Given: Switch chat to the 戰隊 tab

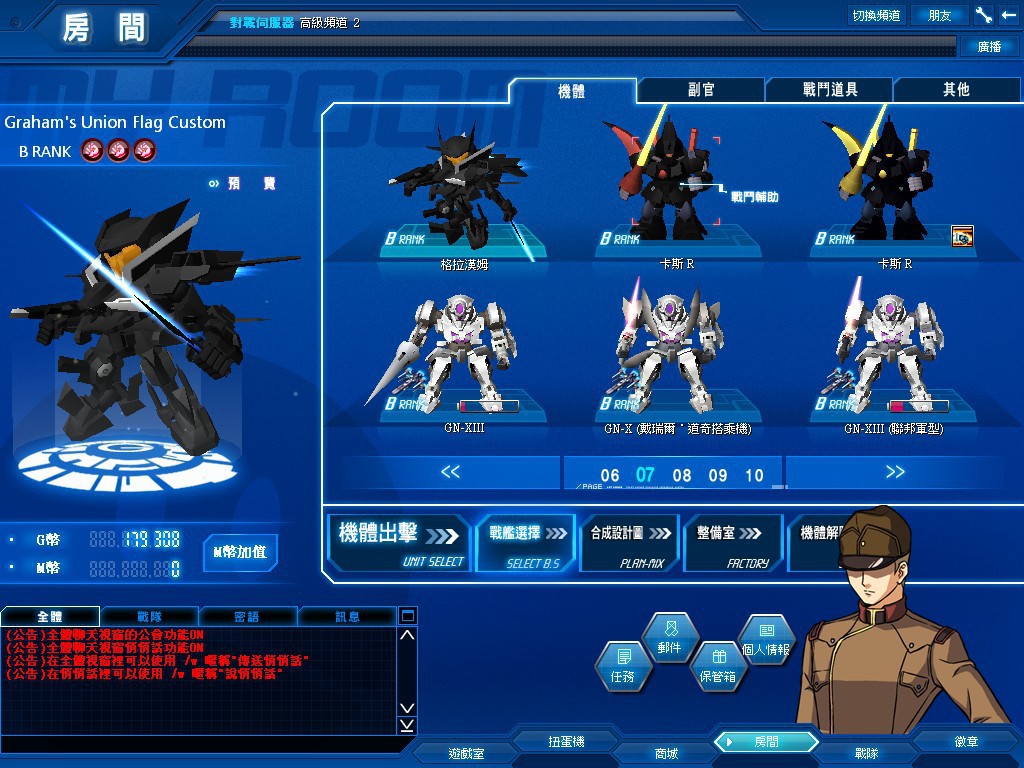Looking at the screenshot, I should pyautogui.click(x=149, y=617).
